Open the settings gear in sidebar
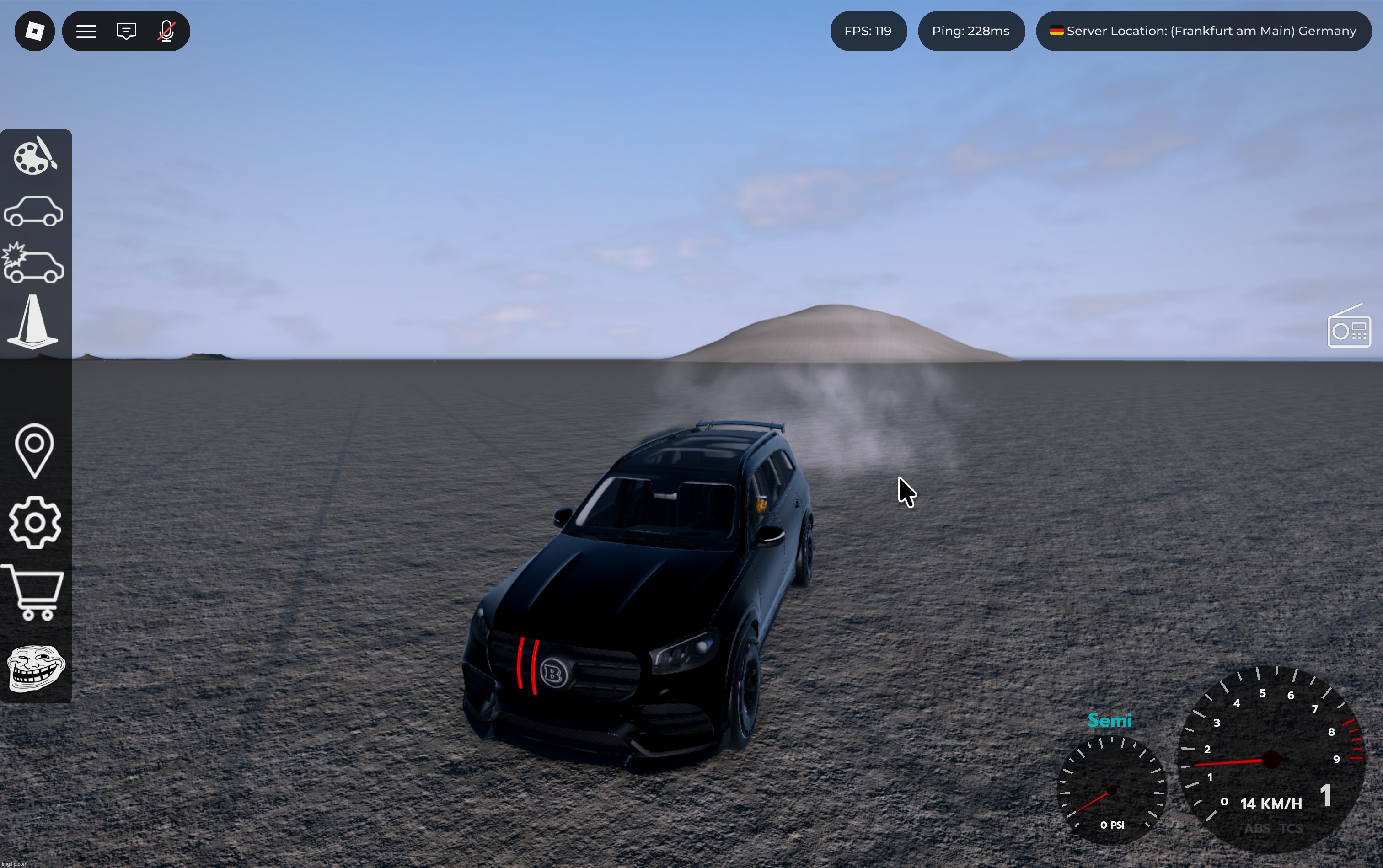Image resolution: width=1383 pixels, height=868 pixels. 34,522
